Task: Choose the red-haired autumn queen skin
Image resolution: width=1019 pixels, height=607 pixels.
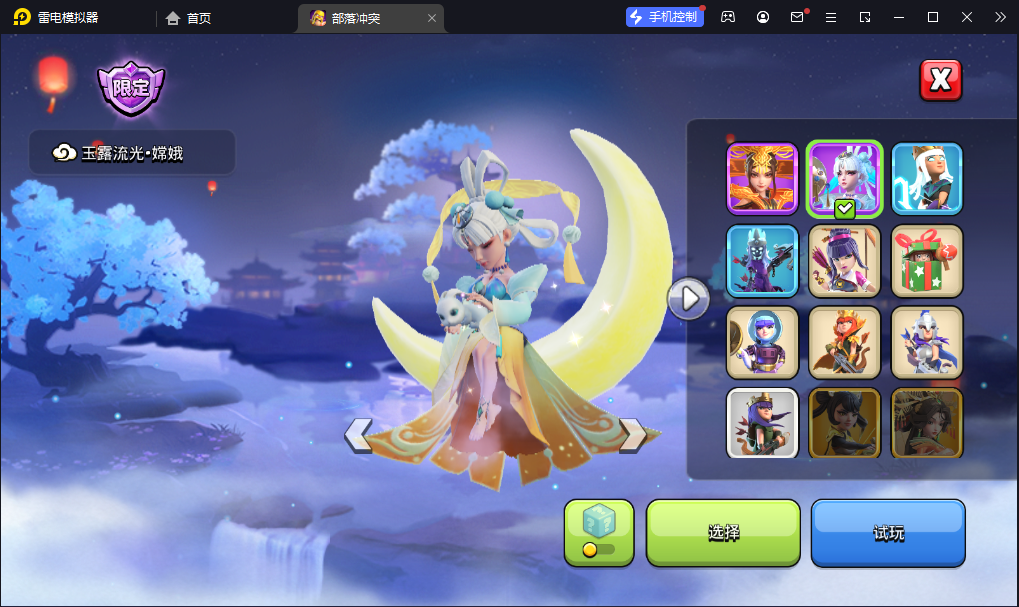Action: [844, 342]
